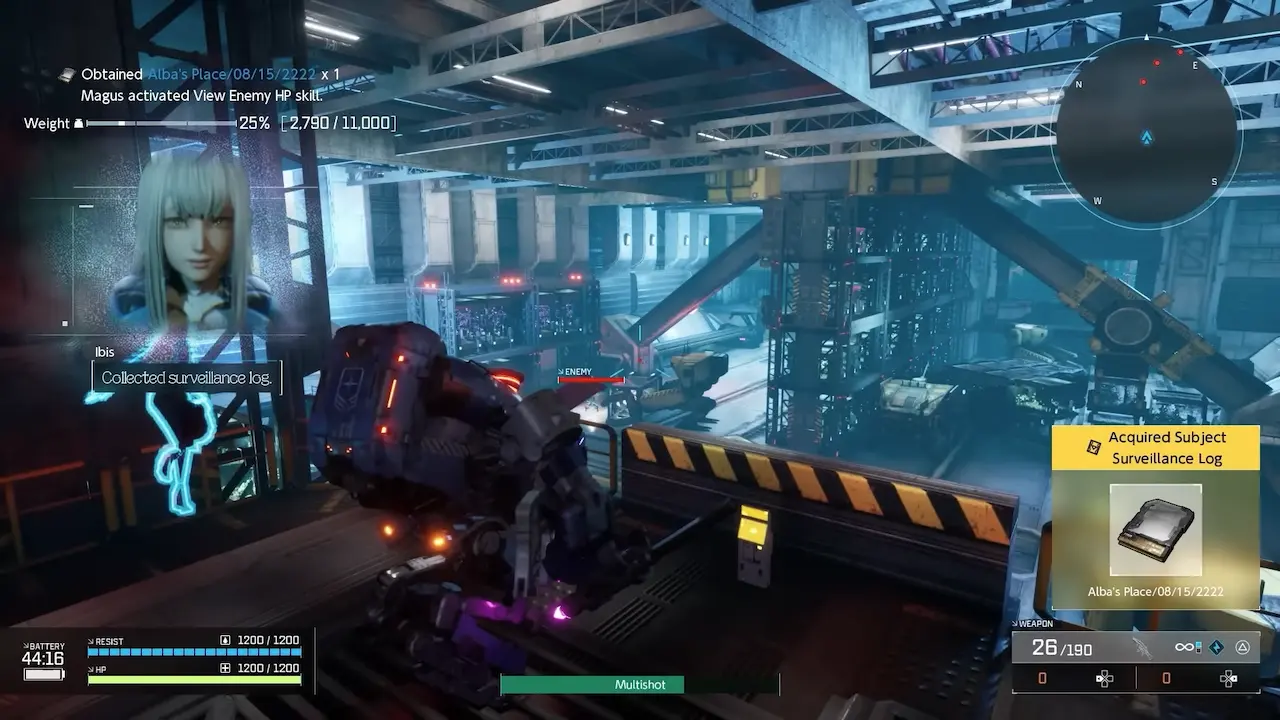Click the Multishot skill bar
Screen dimensions: 1280x720
click(640, 685)
